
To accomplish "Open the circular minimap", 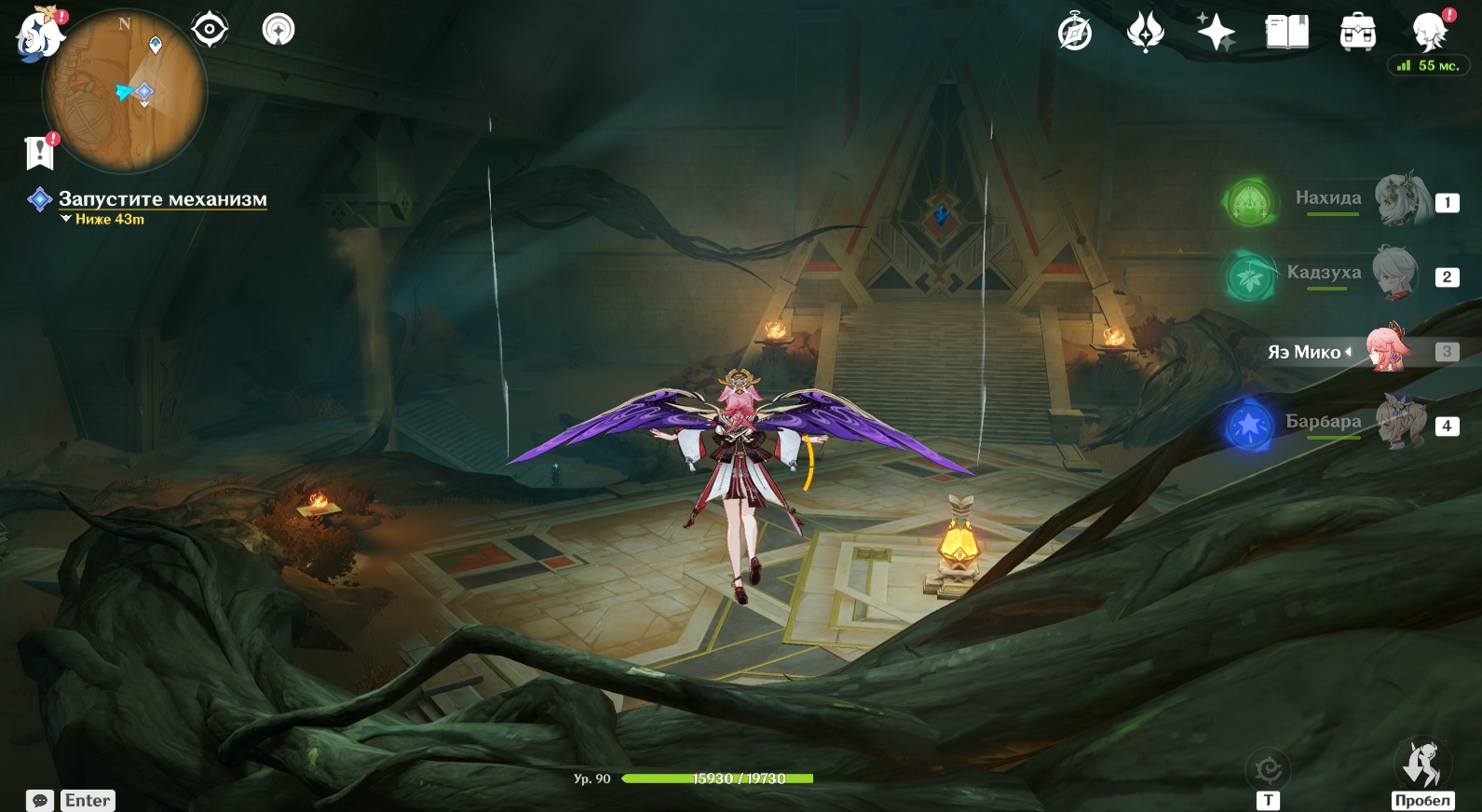I will pos(125,91).
